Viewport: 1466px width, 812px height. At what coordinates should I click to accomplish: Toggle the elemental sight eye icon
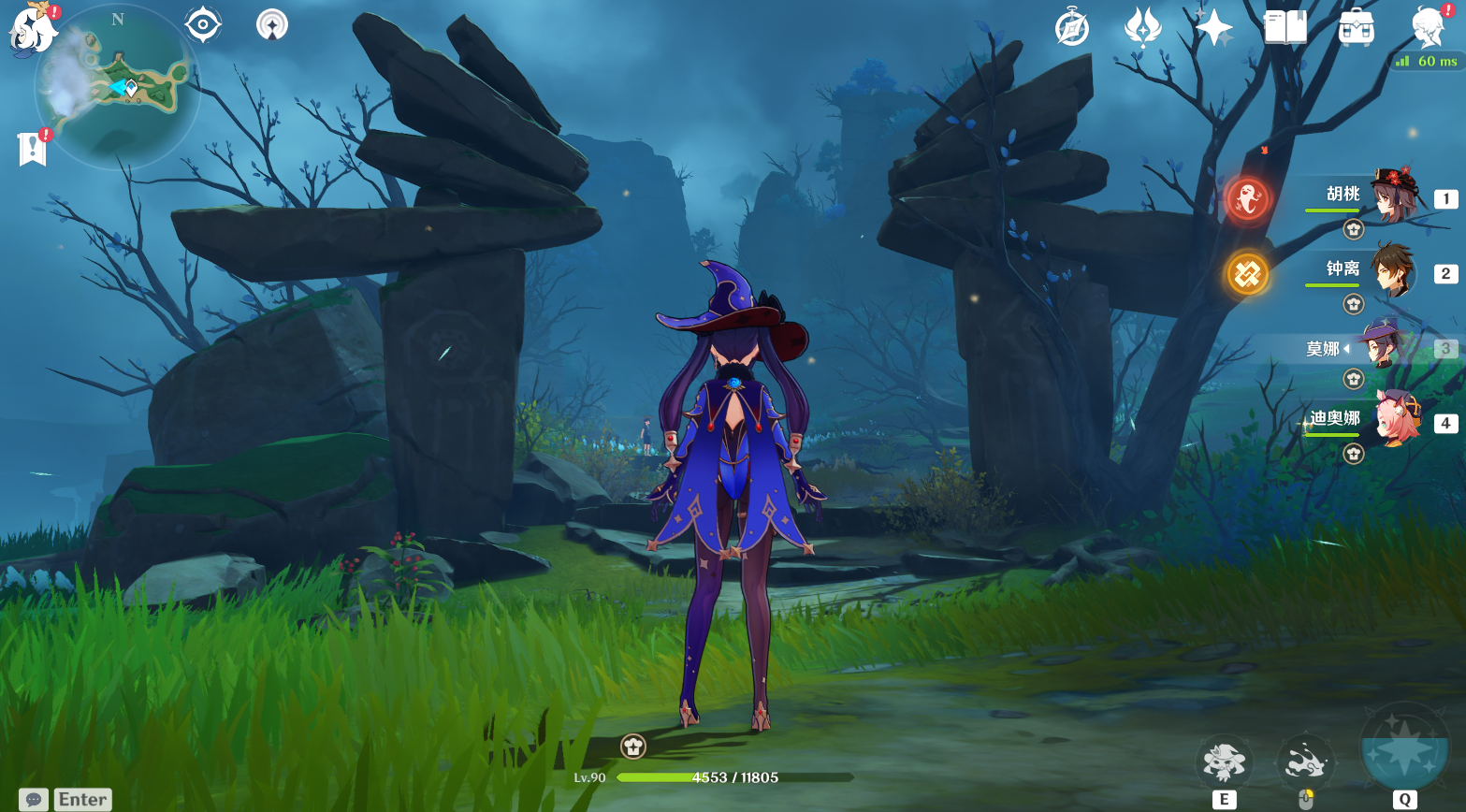coord(203,25)
